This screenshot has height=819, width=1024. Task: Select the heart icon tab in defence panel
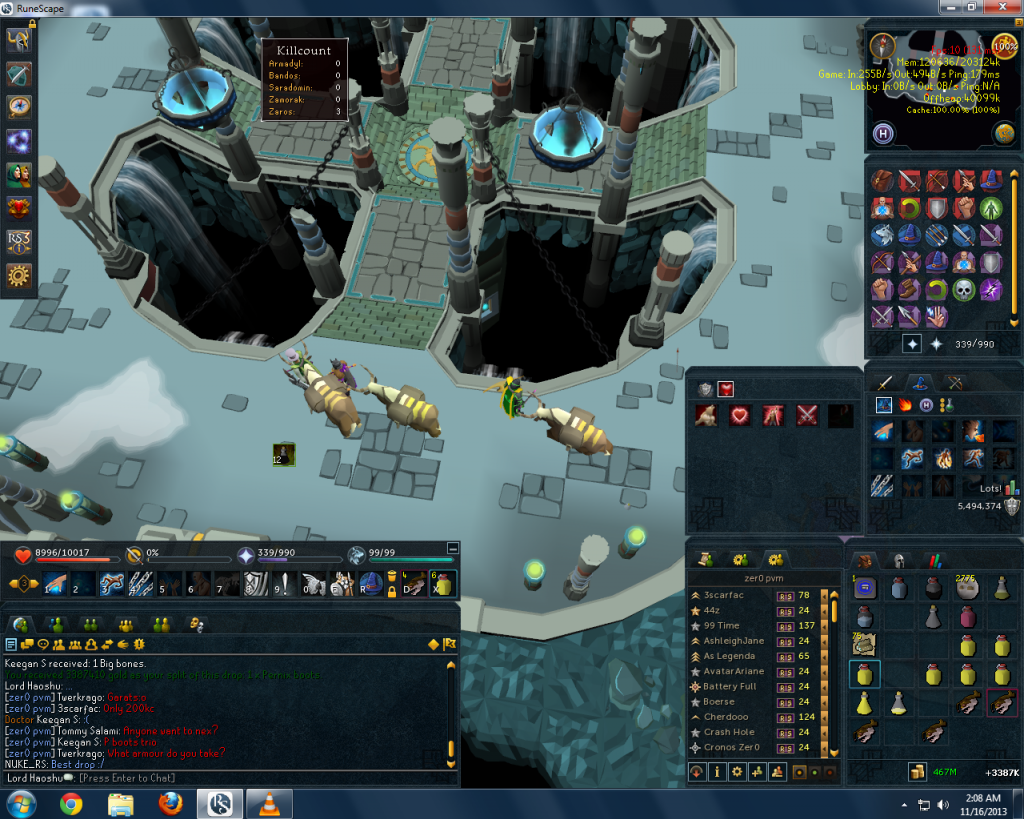(726, 388)
